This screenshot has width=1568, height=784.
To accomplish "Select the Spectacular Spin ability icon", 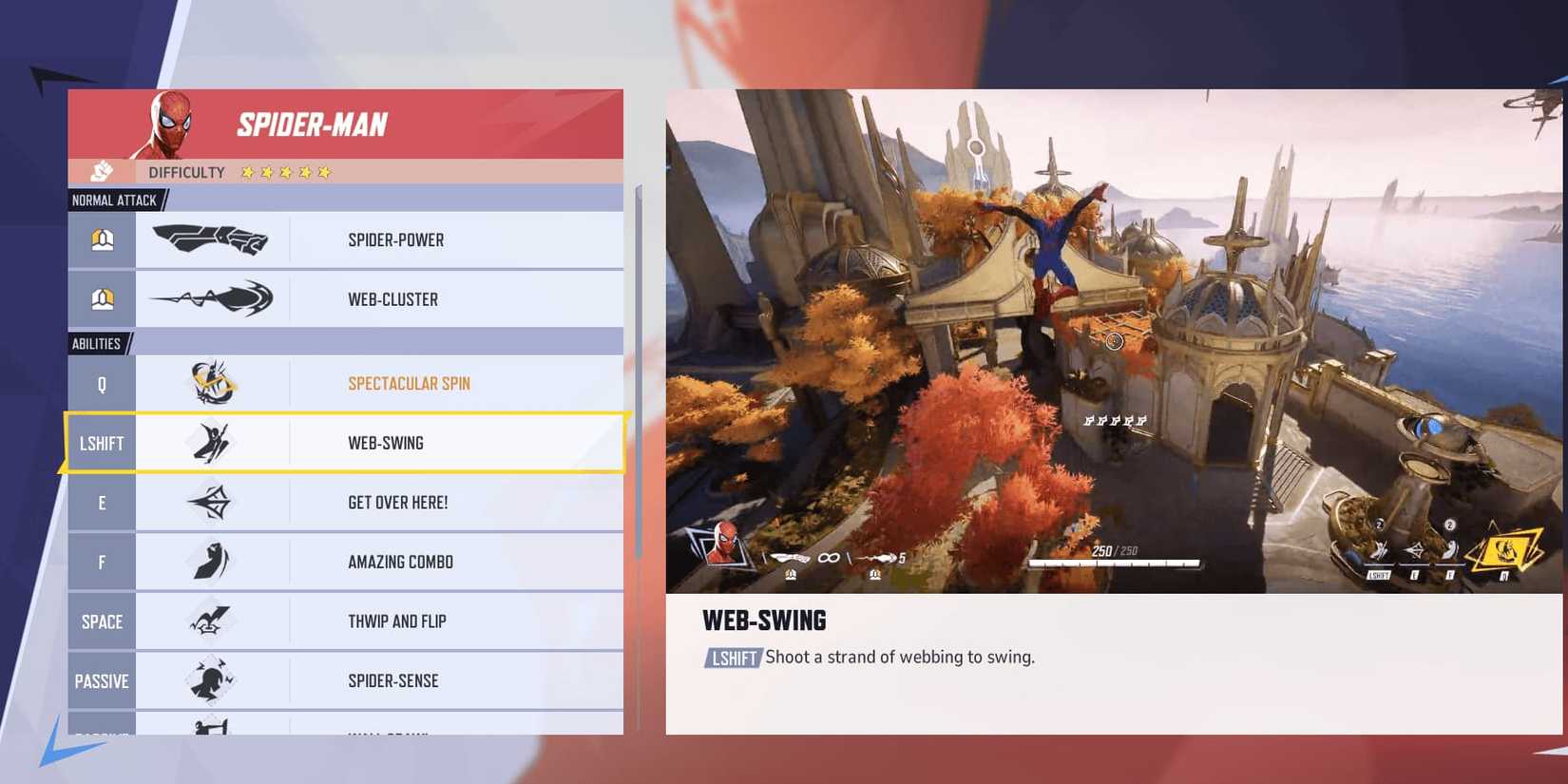I will (x=211, y=384).
